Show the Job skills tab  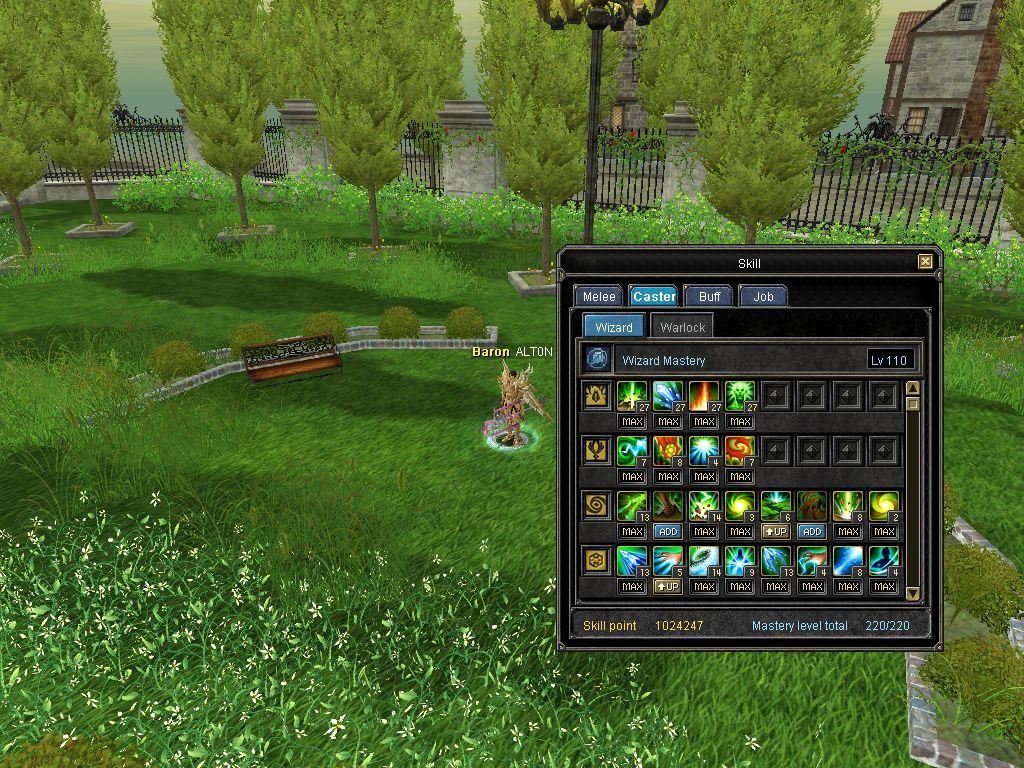(x=763, y=296)
